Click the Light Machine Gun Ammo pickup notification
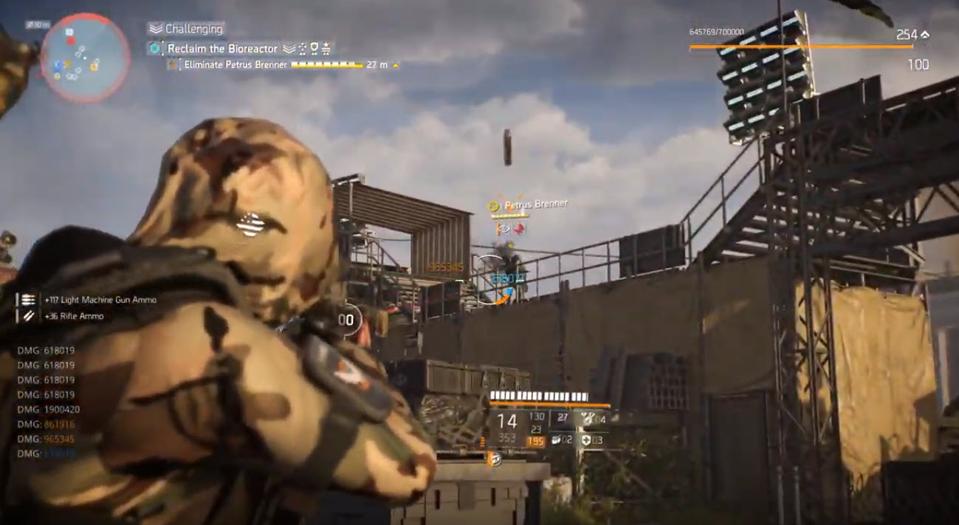Viewport: 959px width, 525px height. [102, 299]
